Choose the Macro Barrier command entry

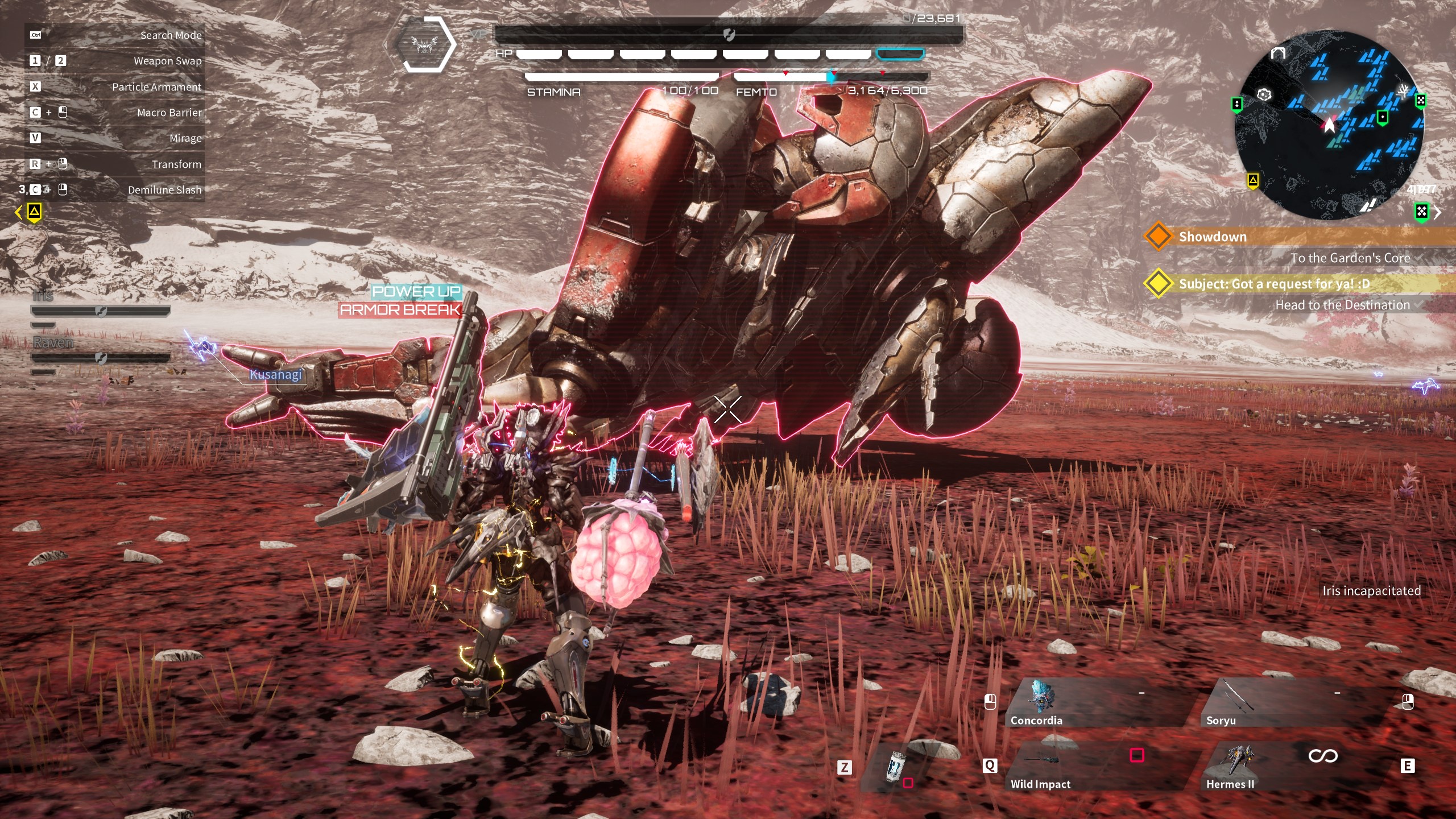pos(114,113)
